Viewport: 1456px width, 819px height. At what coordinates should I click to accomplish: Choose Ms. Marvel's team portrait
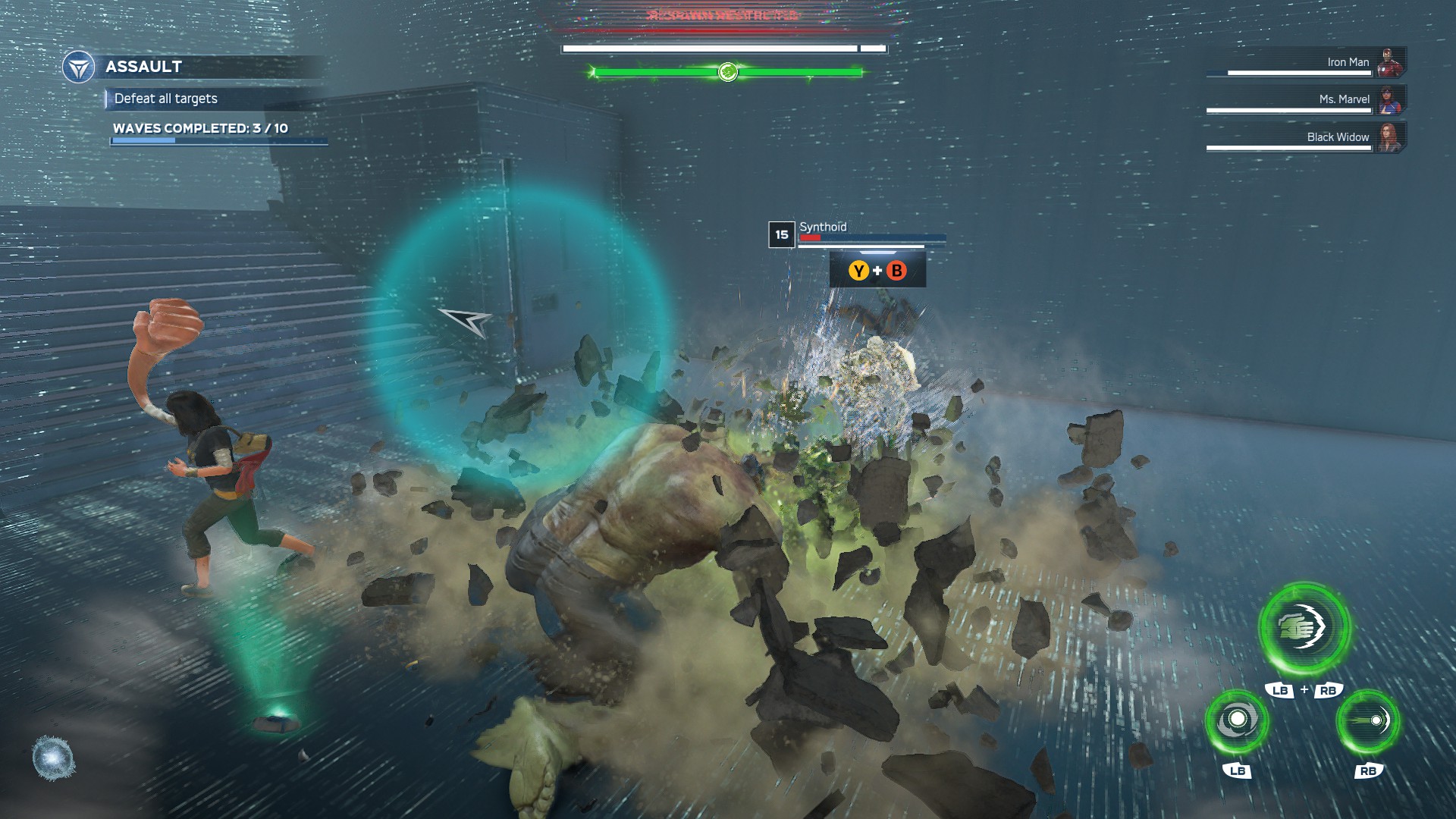tap(1391, 100)
